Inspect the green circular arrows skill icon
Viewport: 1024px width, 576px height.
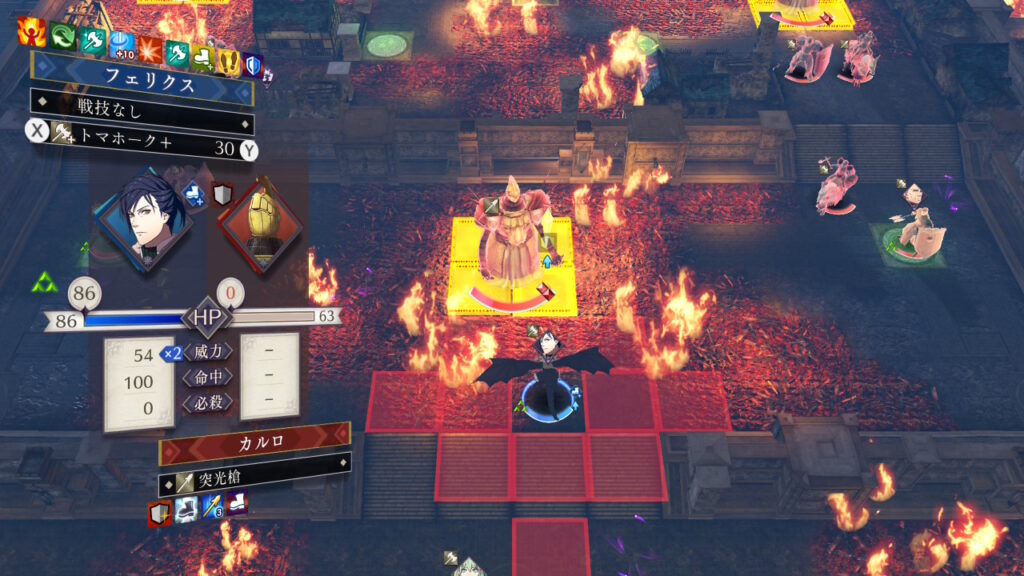(63, 37)
